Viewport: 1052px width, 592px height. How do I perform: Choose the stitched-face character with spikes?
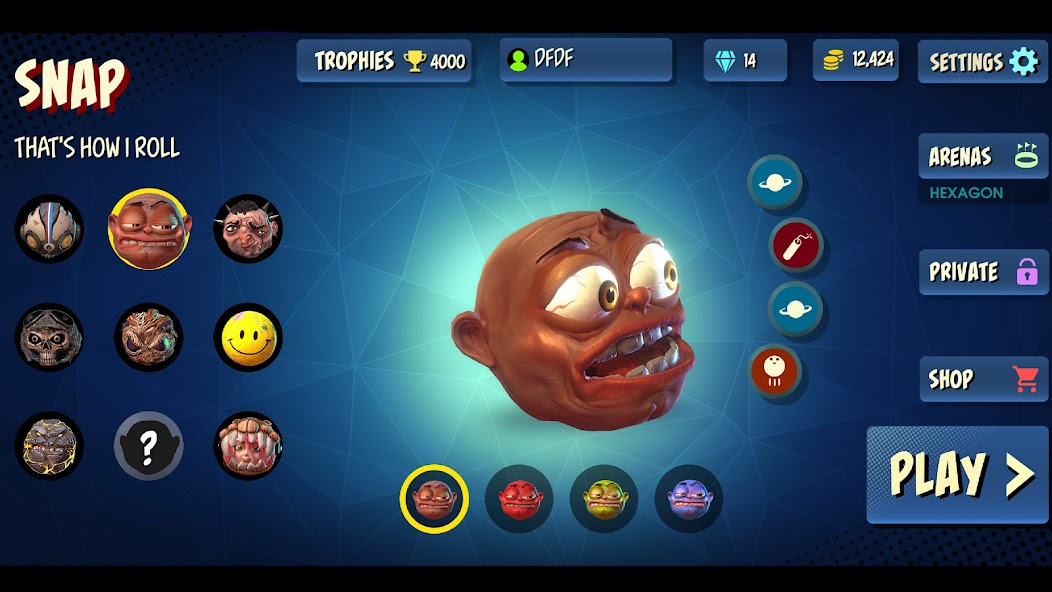248,228
